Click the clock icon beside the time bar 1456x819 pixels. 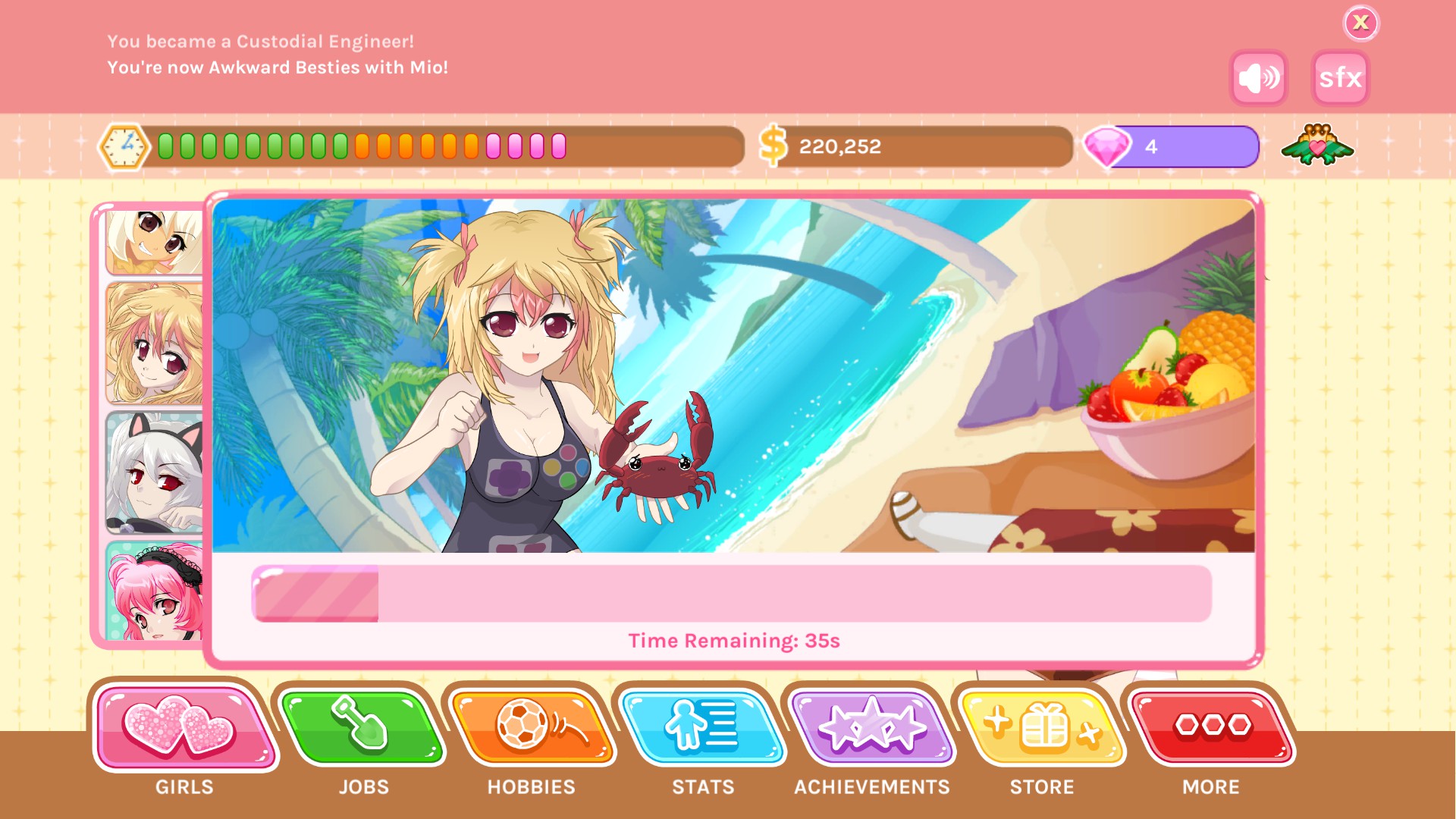125,146
